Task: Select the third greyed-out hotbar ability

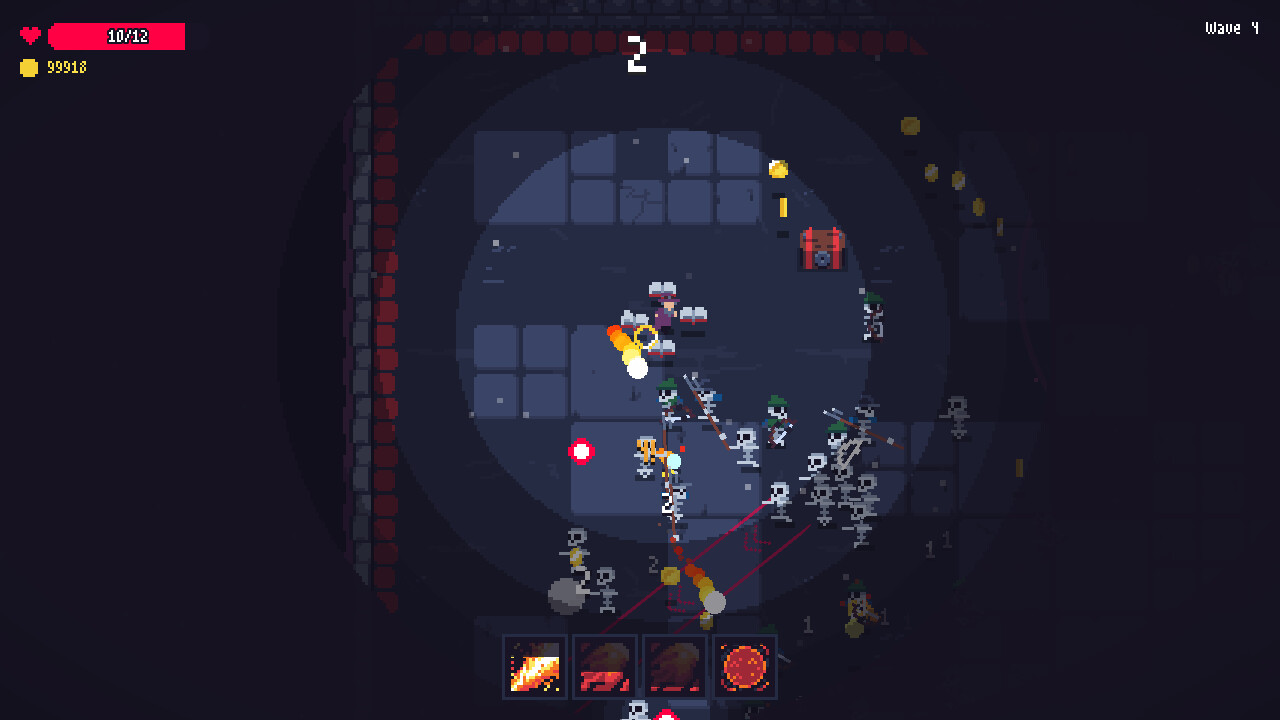Action: click(673, 666)
